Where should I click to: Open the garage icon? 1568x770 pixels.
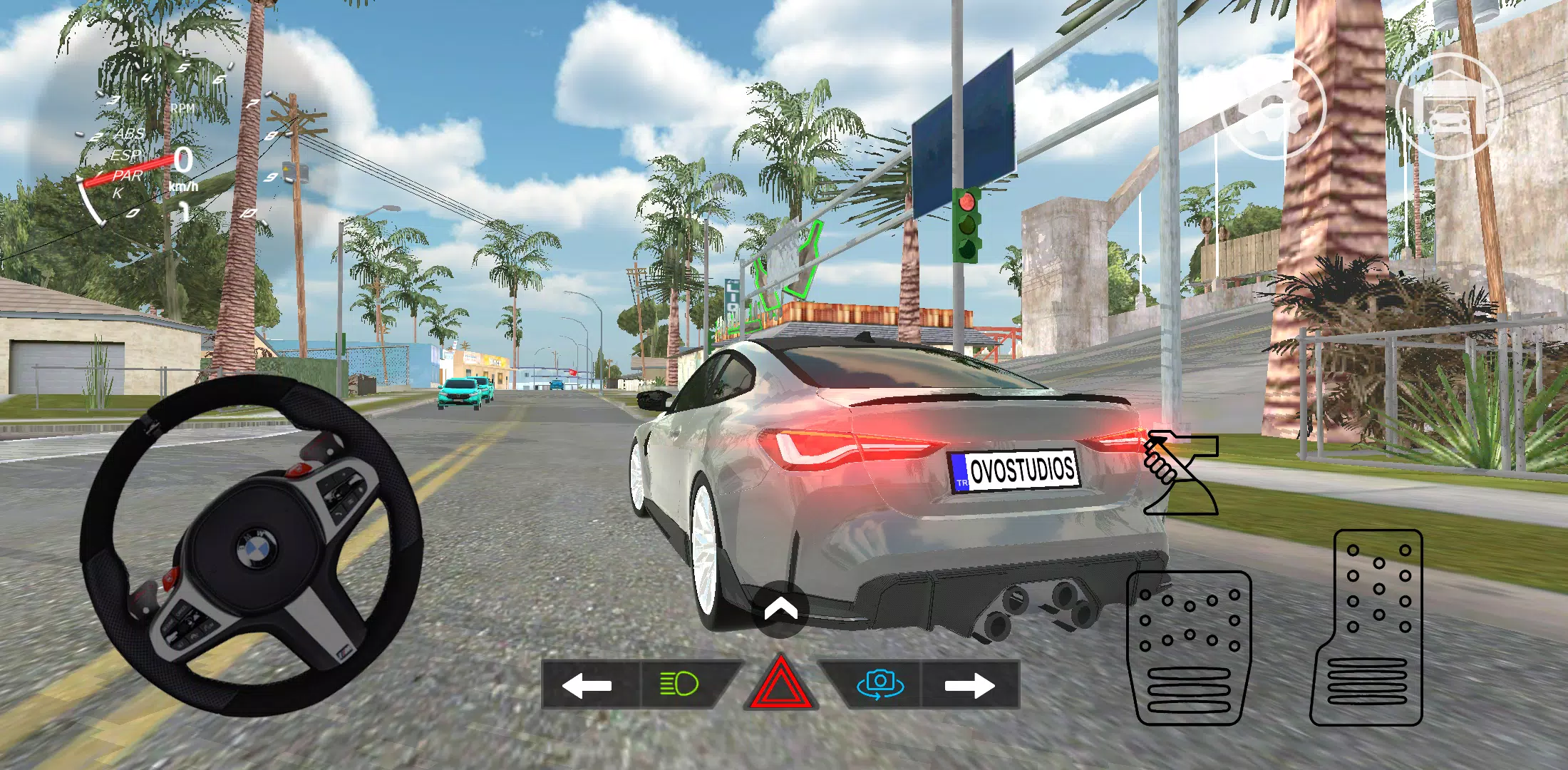1458,108
